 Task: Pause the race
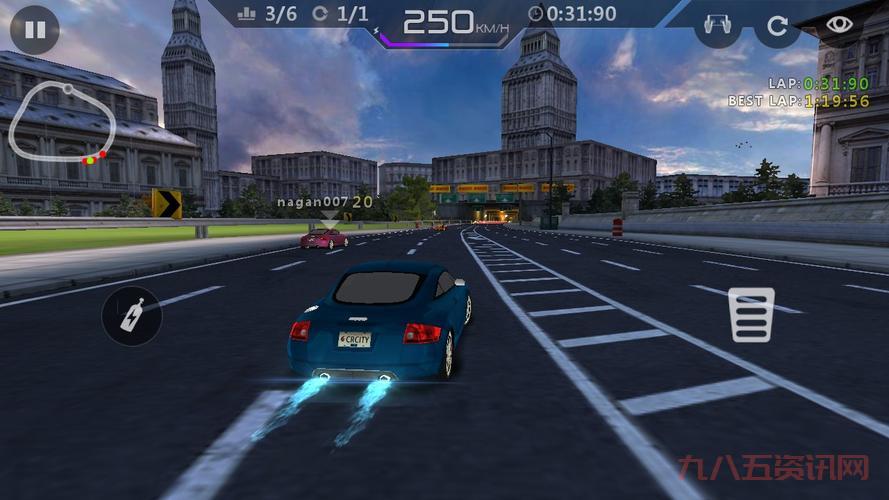(x=35, y=29)
